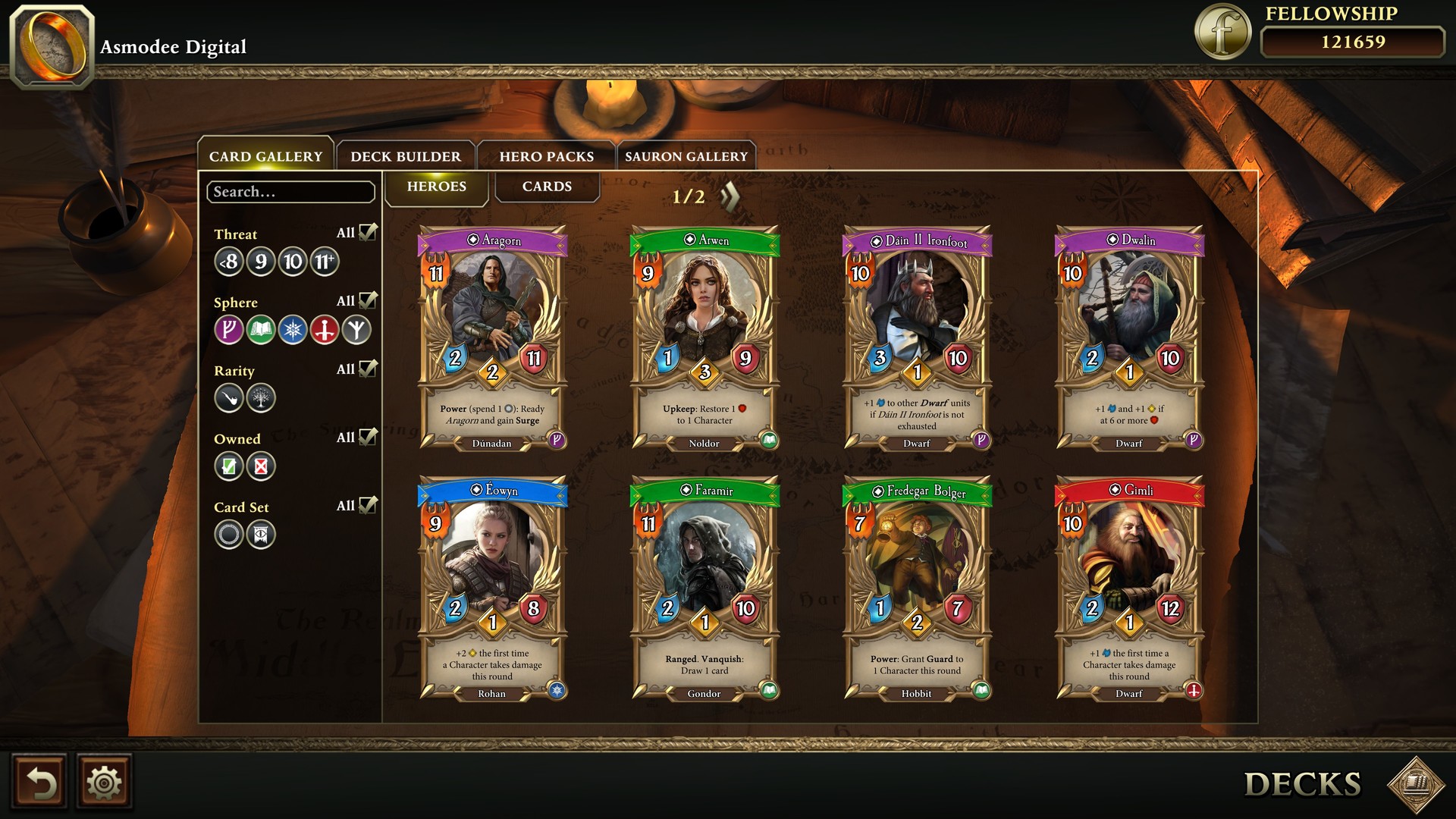
Task: Select the red Tactics sword sphere icon
Action: click(324, 330)
